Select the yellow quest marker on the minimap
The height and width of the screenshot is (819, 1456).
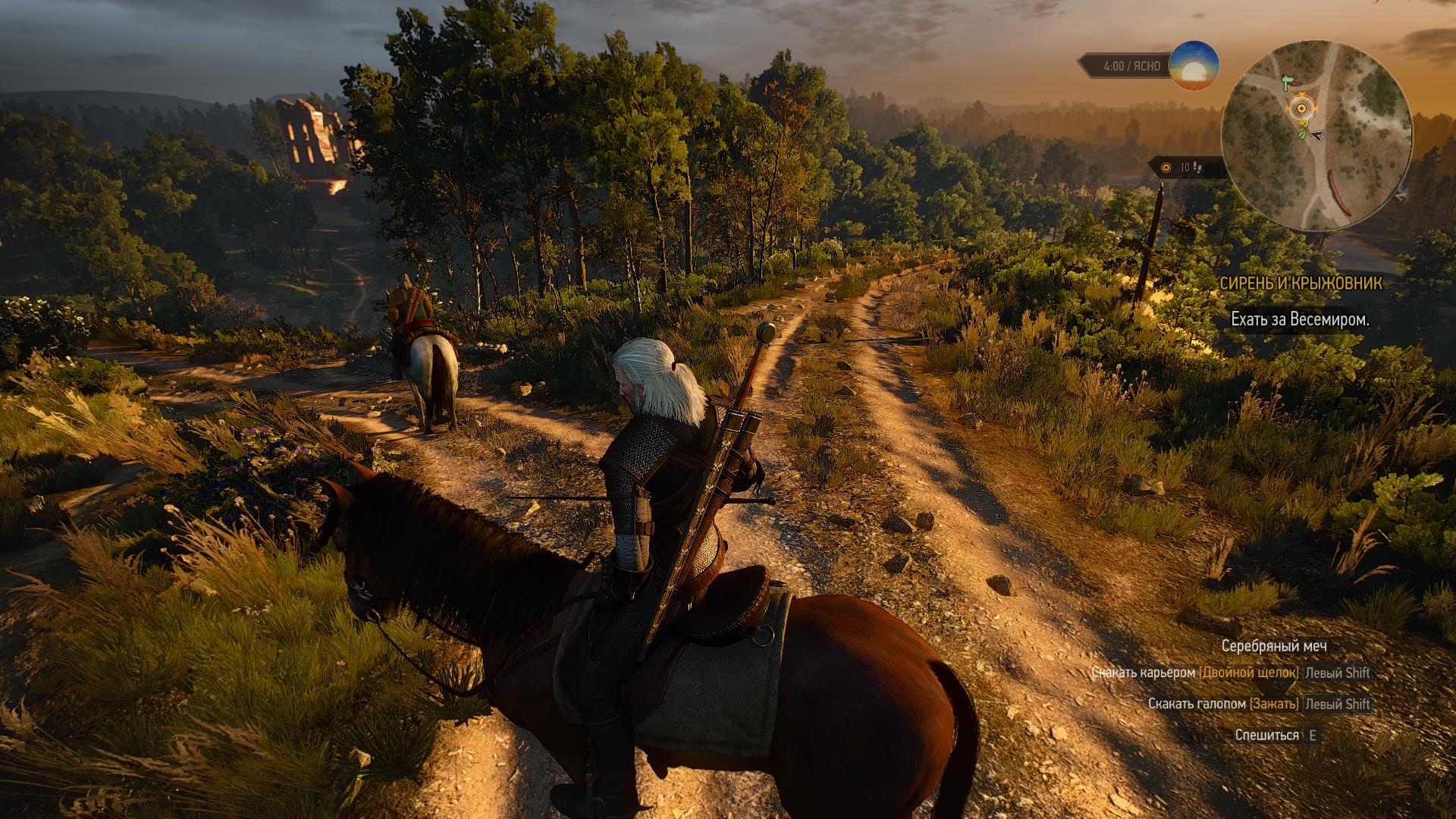click(1301, 108)
